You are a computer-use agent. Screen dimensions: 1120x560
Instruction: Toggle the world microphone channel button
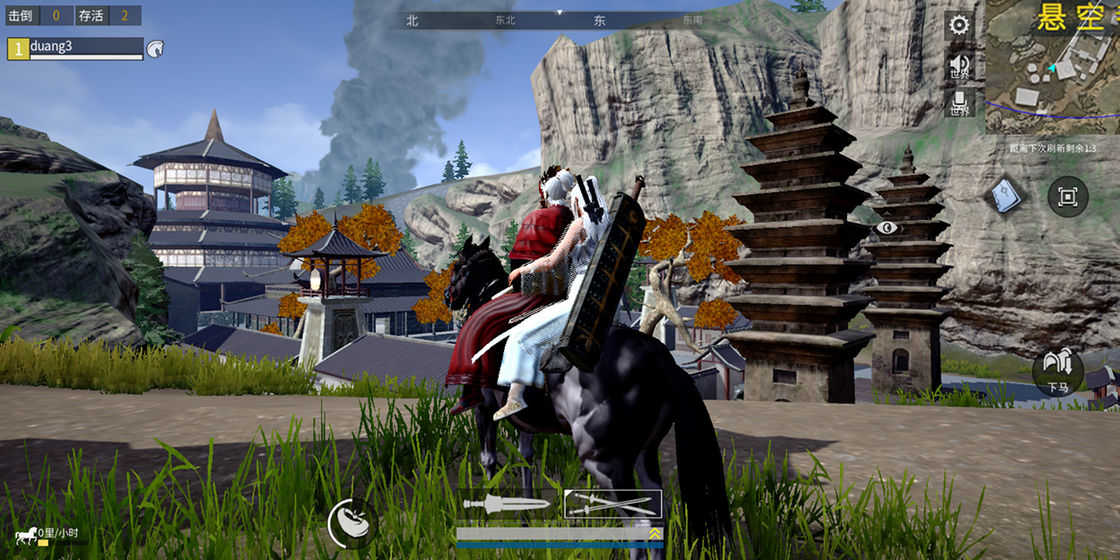click(959, 103)
